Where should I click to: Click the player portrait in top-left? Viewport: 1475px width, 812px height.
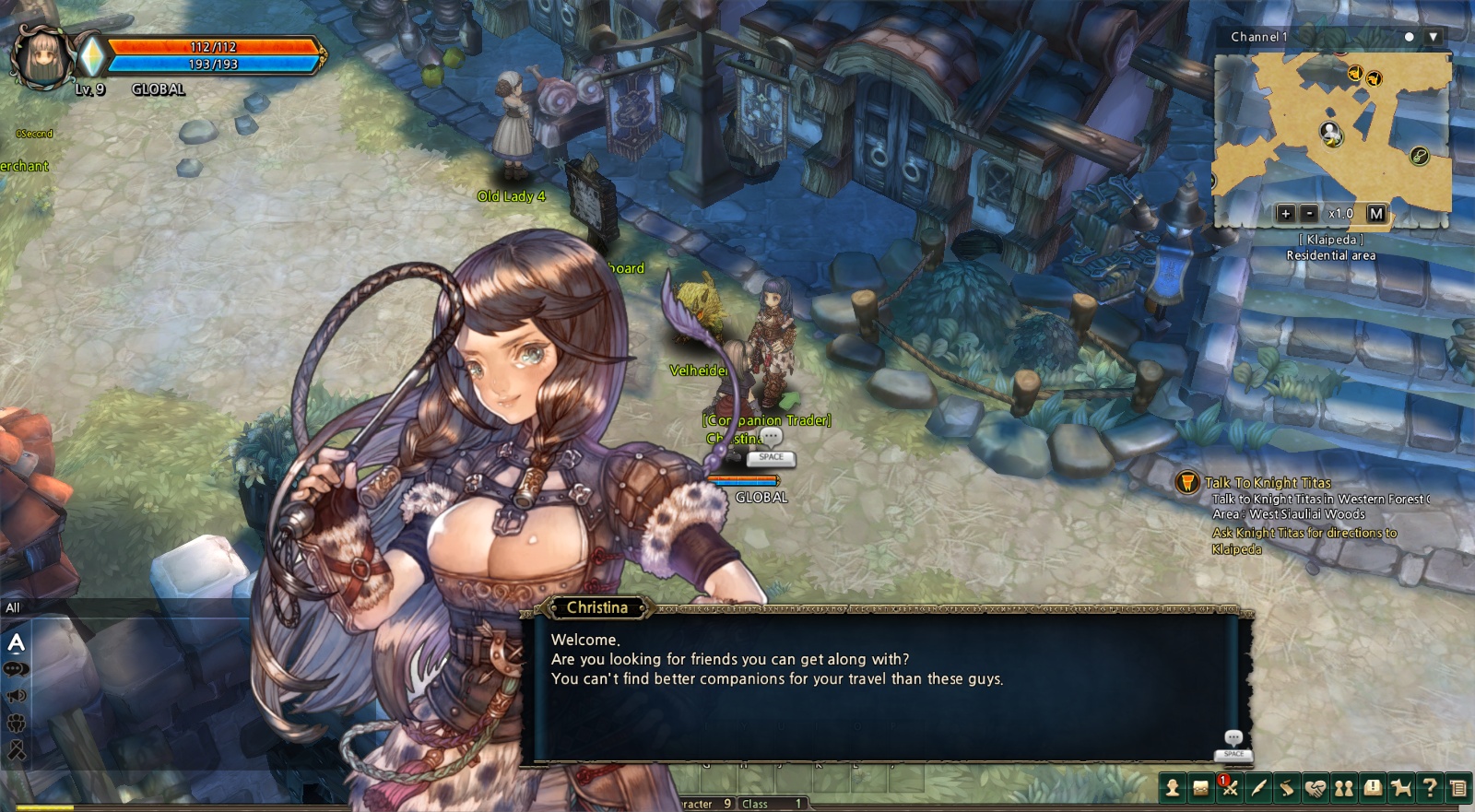(41, 57)
